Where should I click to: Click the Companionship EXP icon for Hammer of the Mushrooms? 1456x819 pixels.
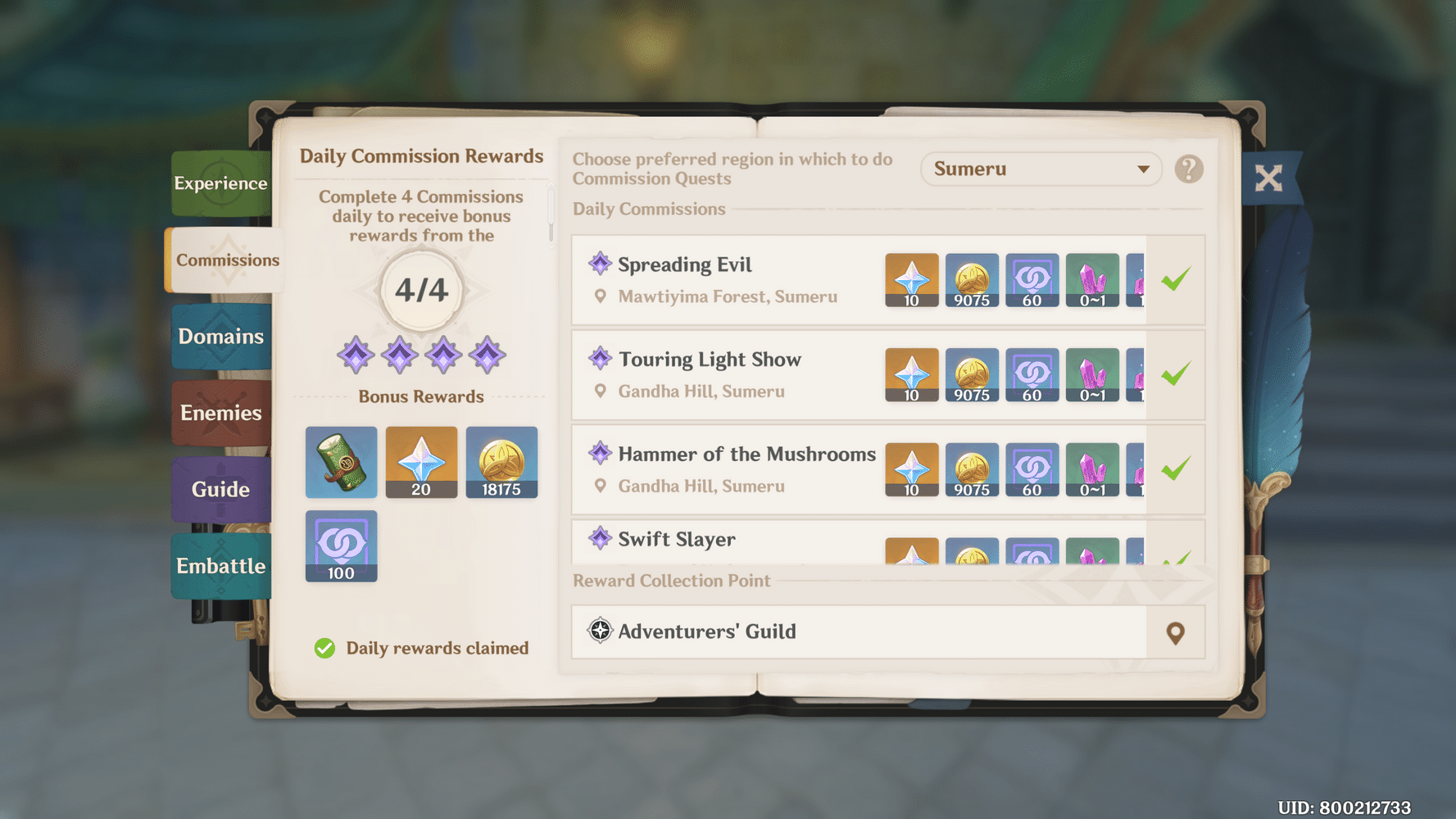pos(1032,469)
